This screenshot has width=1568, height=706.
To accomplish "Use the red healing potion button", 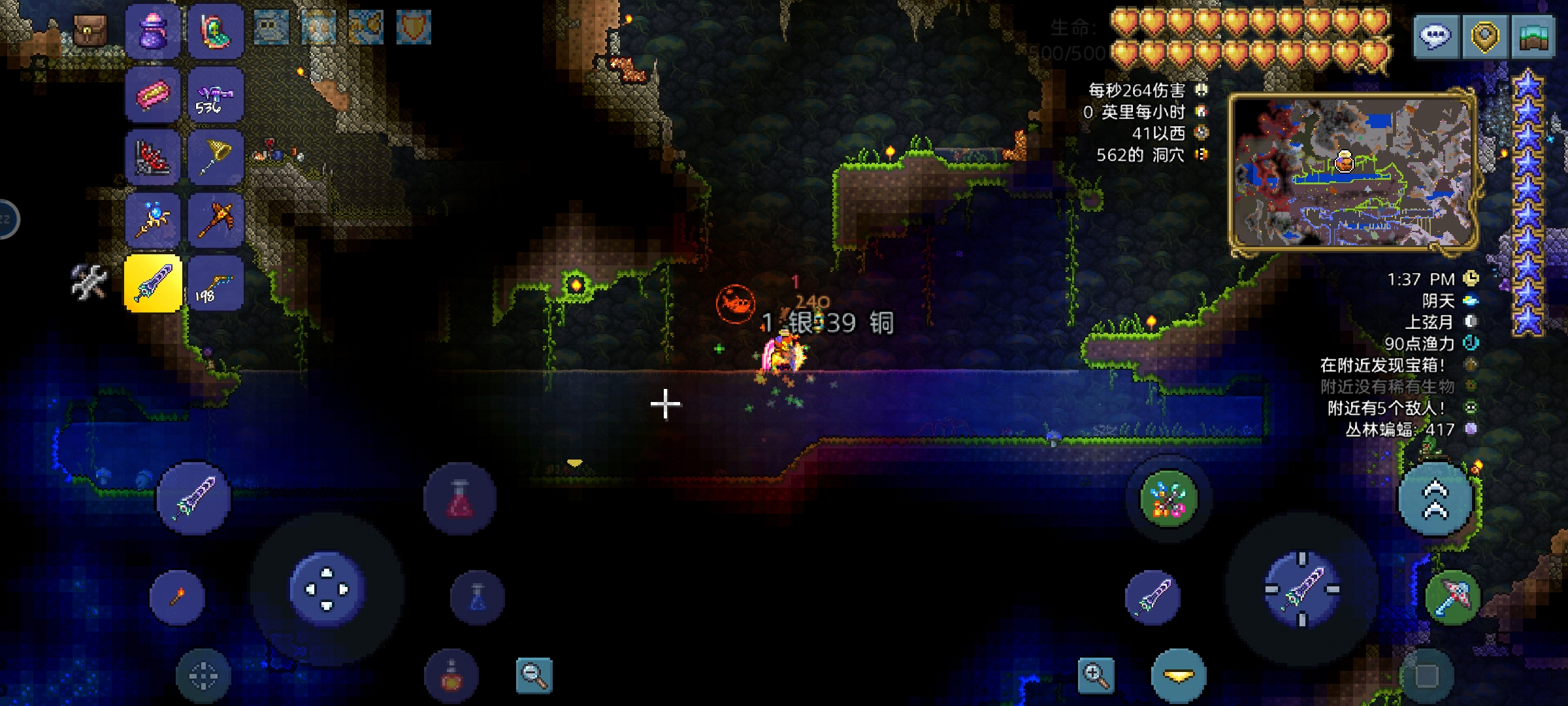I will click(460, 499).
